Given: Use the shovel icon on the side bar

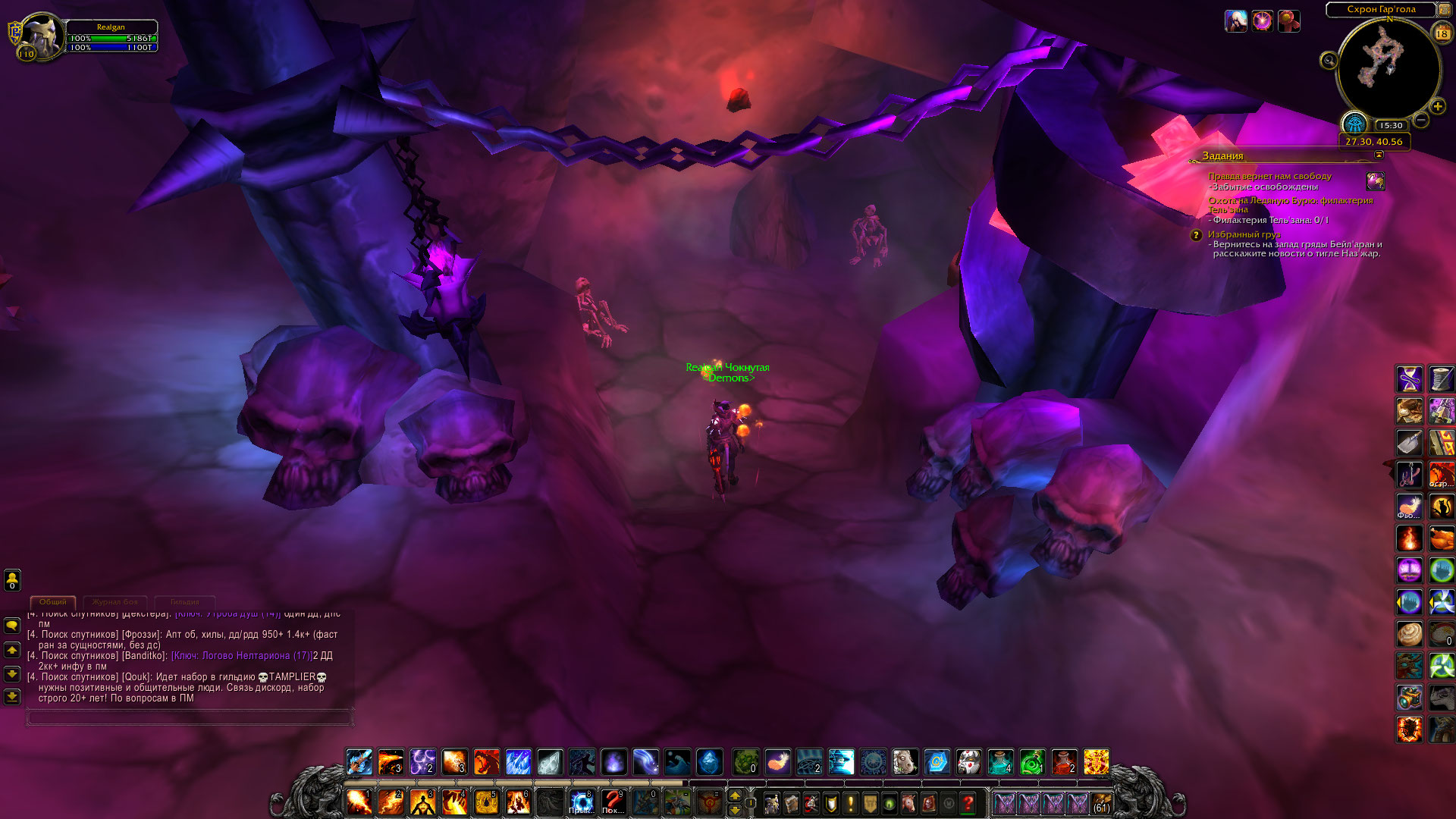Looking at the screenshot, I should 1410,443.
